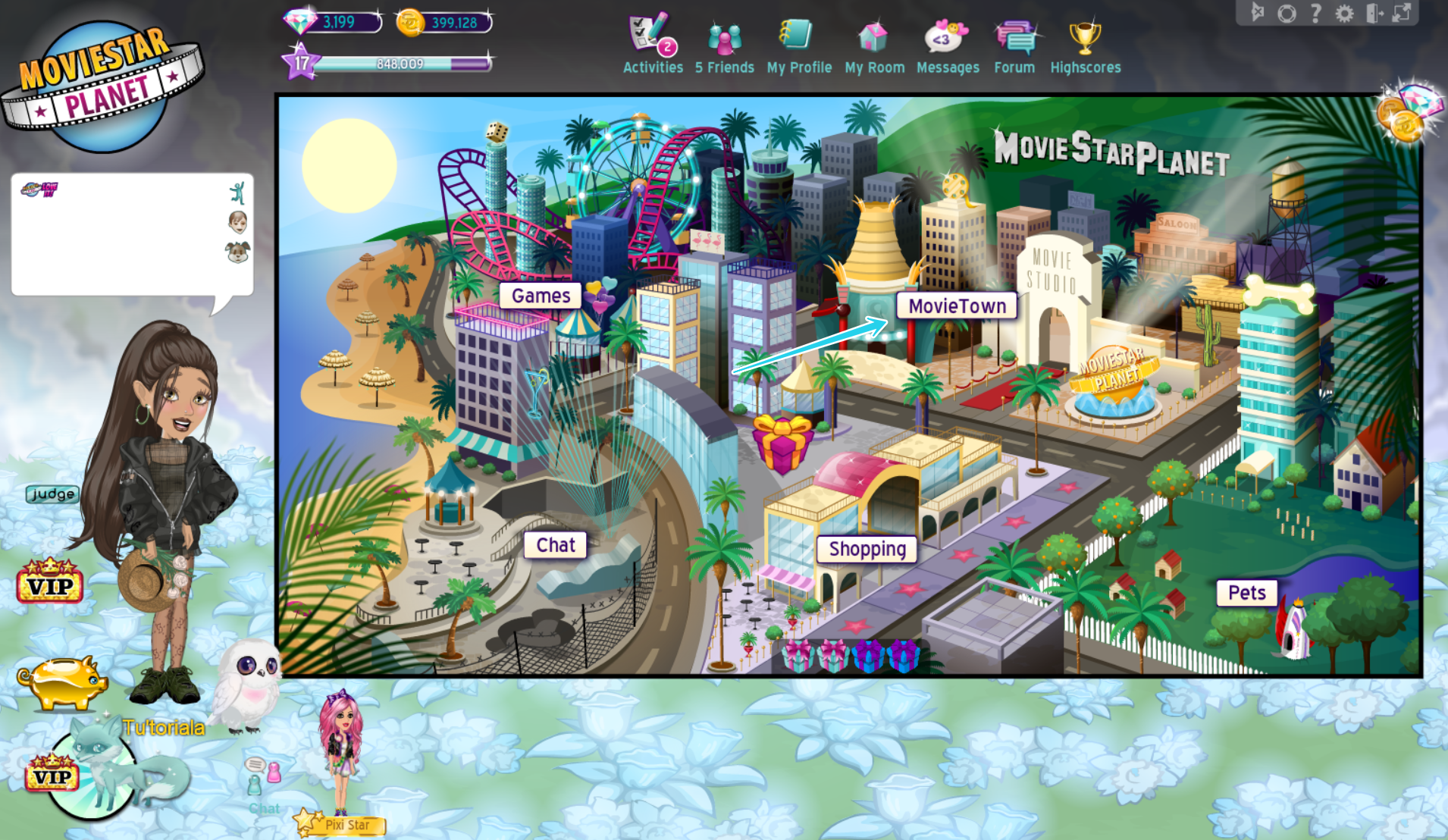Open My Profile
This screenshot has height=840, width=1448.
coord(797,34)
